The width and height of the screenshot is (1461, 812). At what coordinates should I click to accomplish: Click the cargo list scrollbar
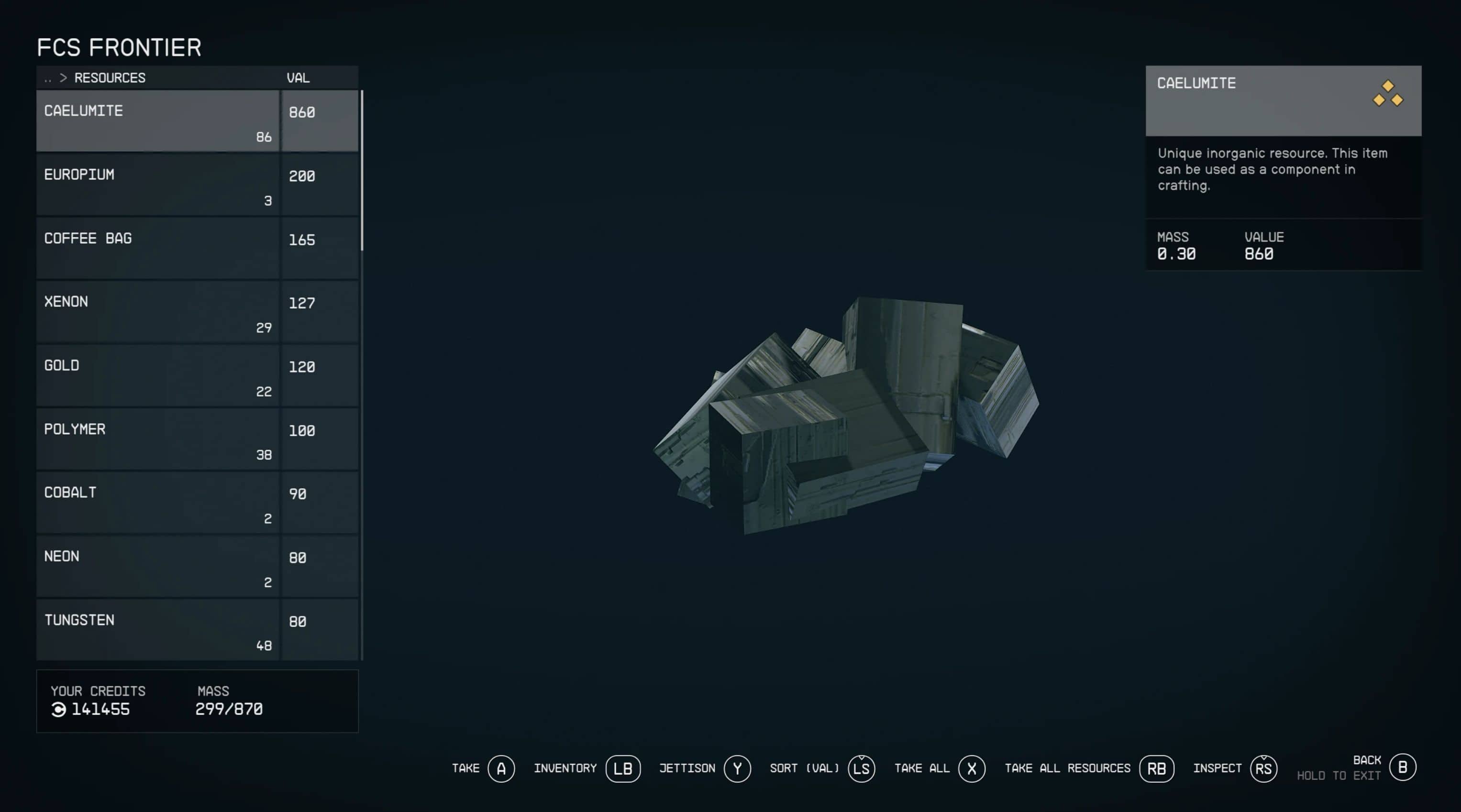(x=362, y=170)
